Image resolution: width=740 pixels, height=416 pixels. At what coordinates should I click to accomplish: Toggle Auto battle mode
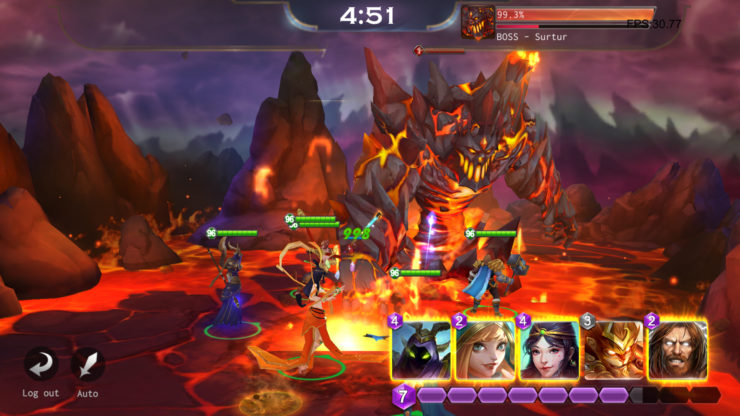[x=88, y=365]
